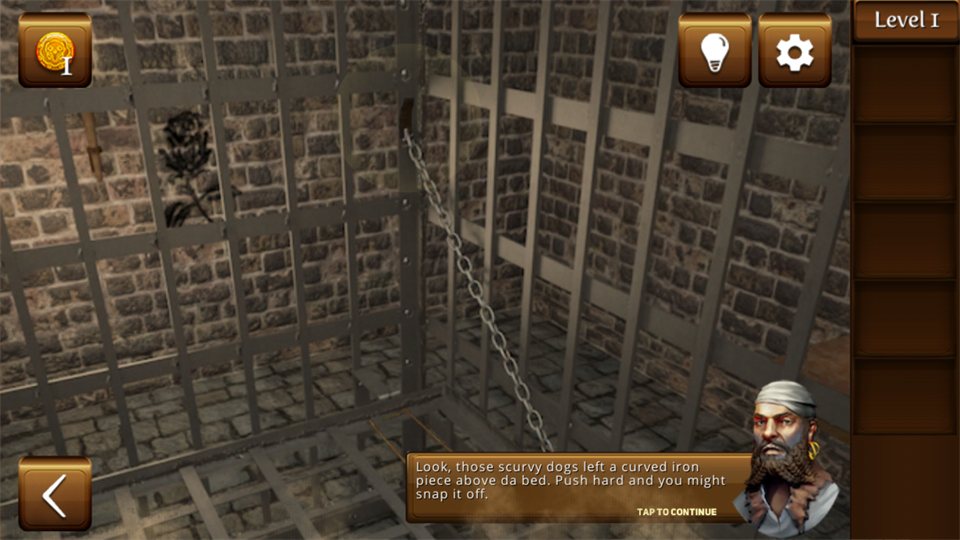The height and width of the screenshot is (540, 960).
Task: Open the gear settings menu
Action: pos(795,51)
